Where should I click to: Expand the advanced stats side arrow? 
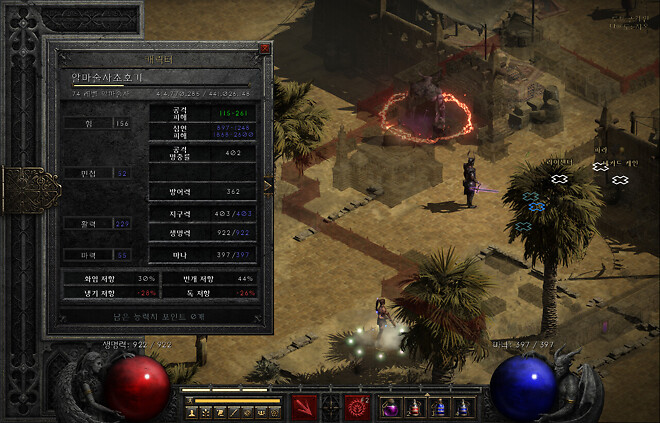pyautogui.click(x=268, y=185)
